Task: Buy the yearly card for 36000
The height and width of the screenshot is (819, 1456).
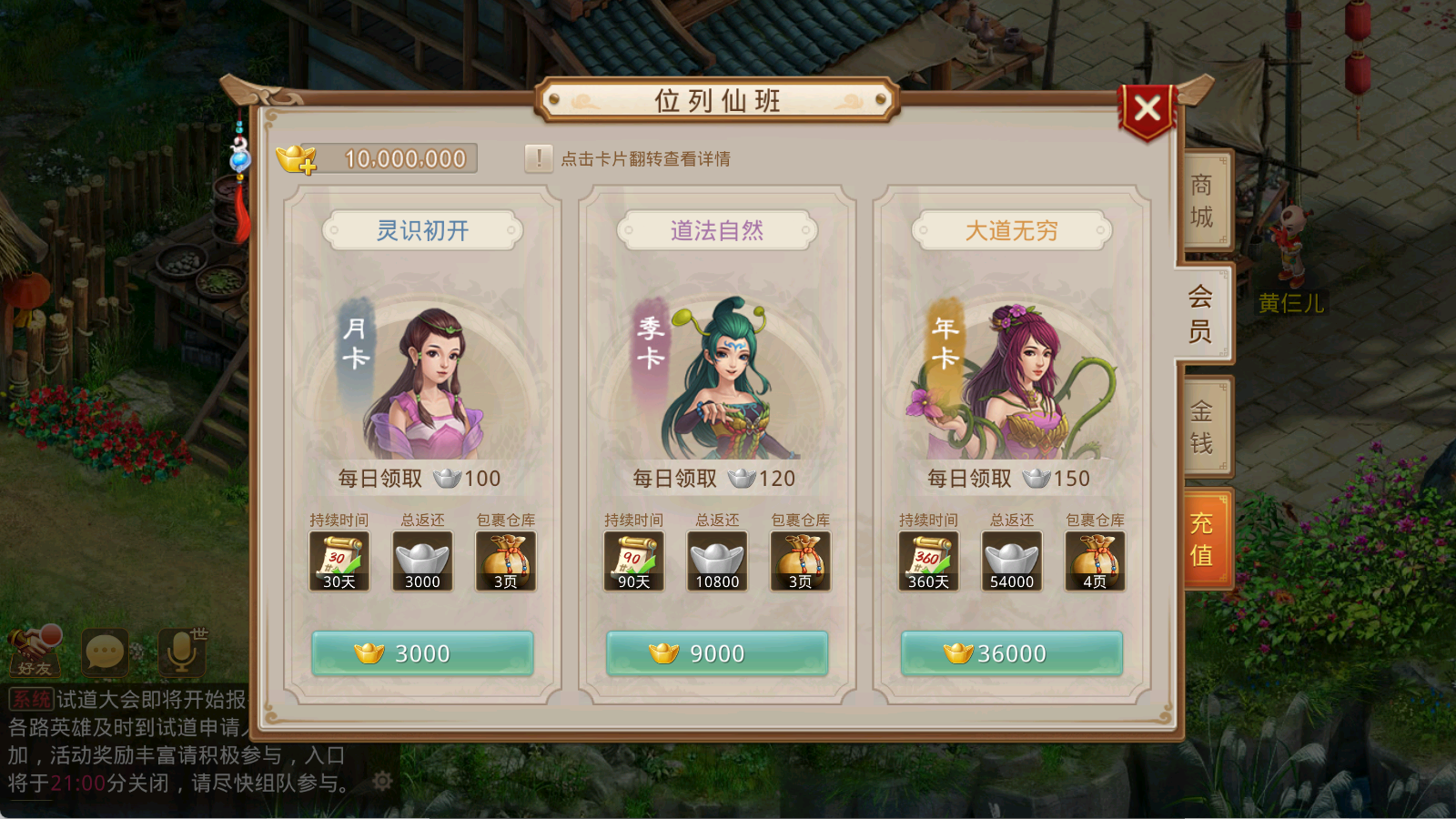Action: coord(1011,653)
